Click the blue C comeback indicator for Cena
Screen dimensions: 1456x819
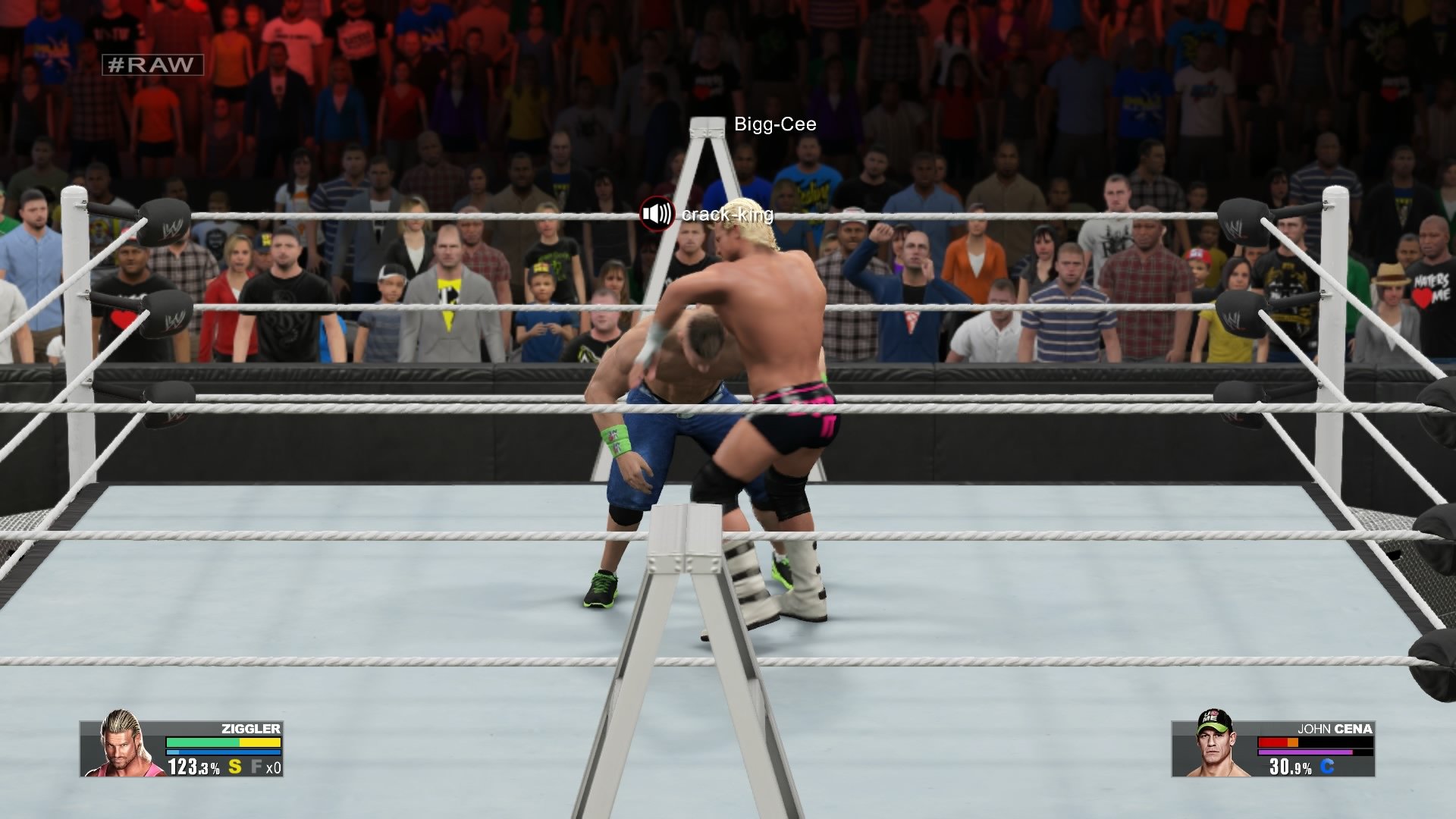1327,766
